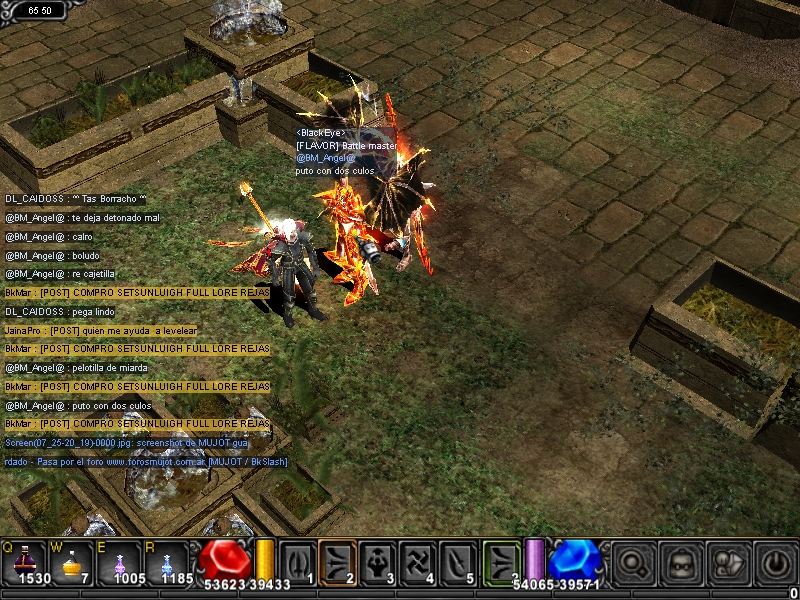This screenshot has height=600, width=800.
Task: Select skill slot 3 on the hotbar
Action: pyautogui.click(x=378, y=562)
